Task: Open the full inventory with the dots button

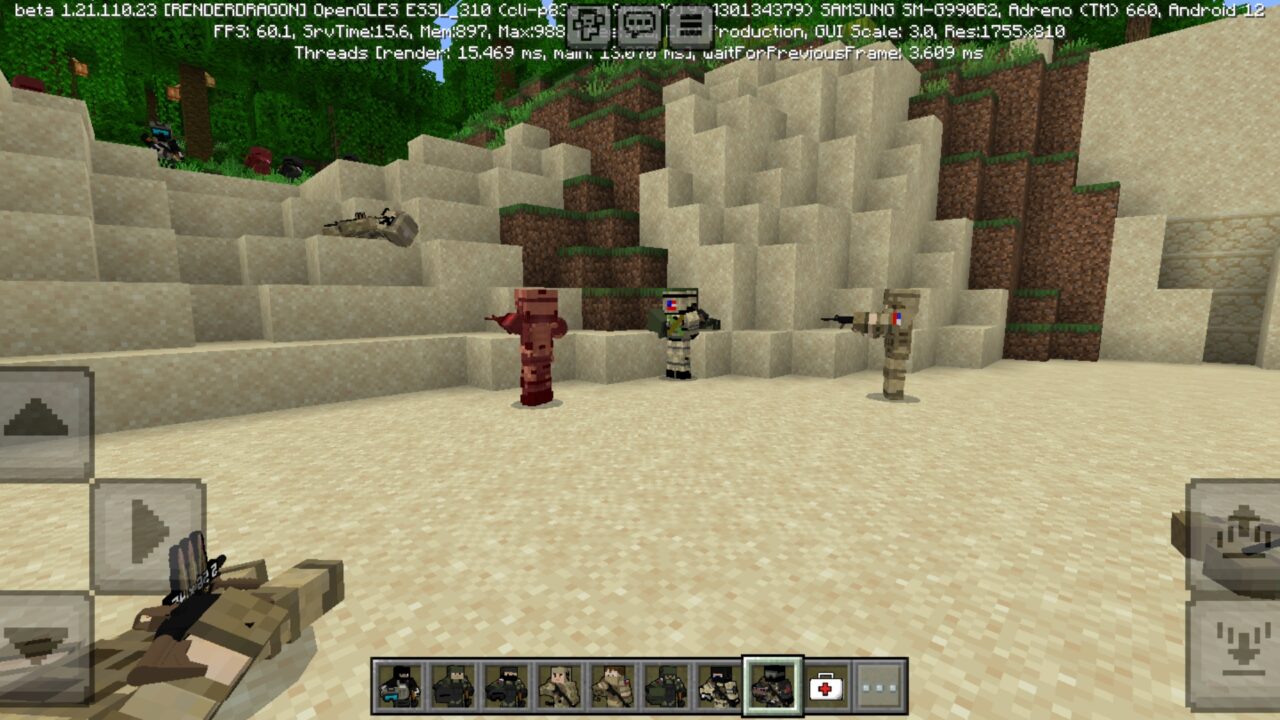Action: tap(880, 688)
